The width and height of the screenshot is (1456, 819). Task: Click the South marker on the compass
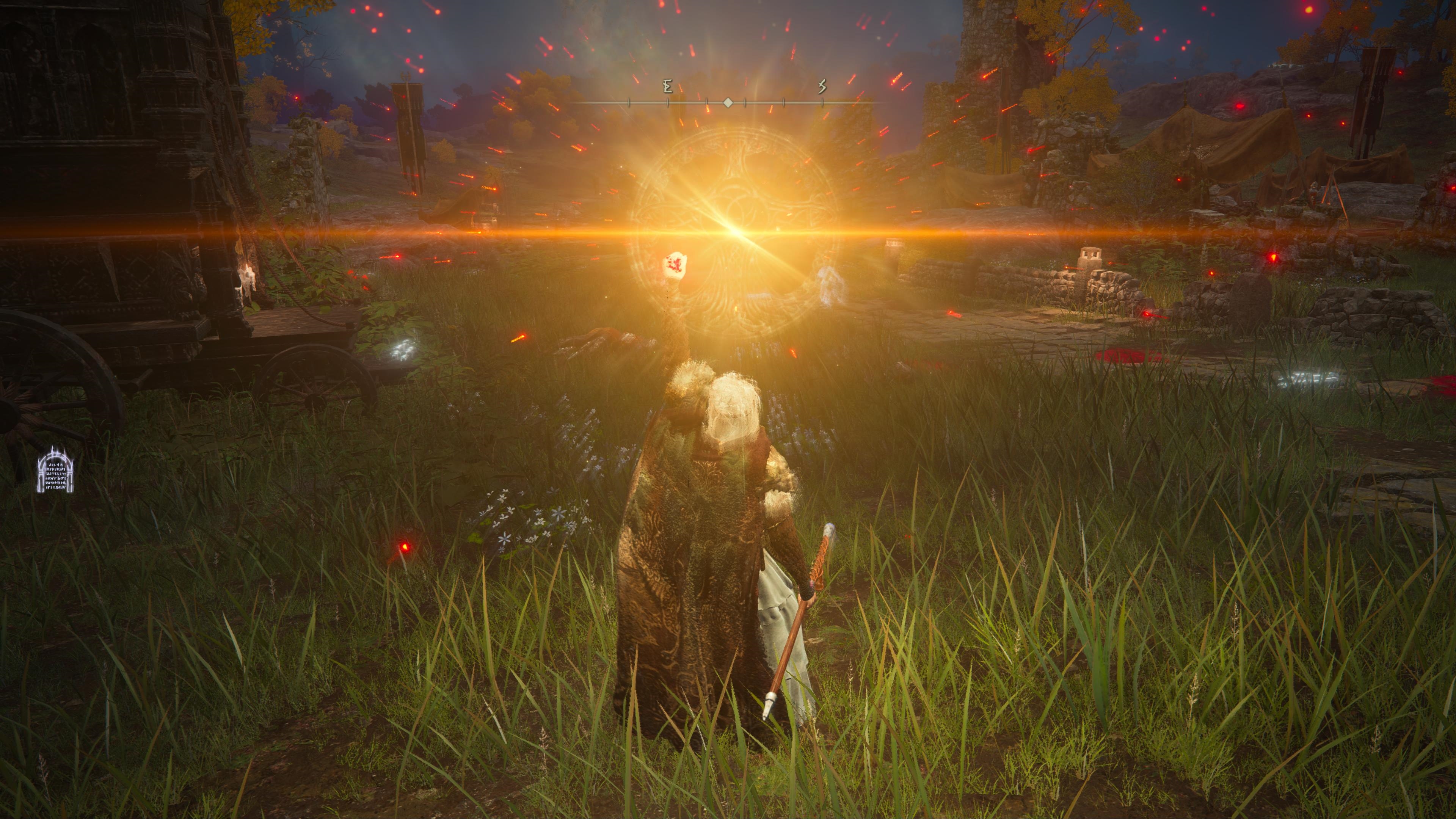(x=822, y=86)
